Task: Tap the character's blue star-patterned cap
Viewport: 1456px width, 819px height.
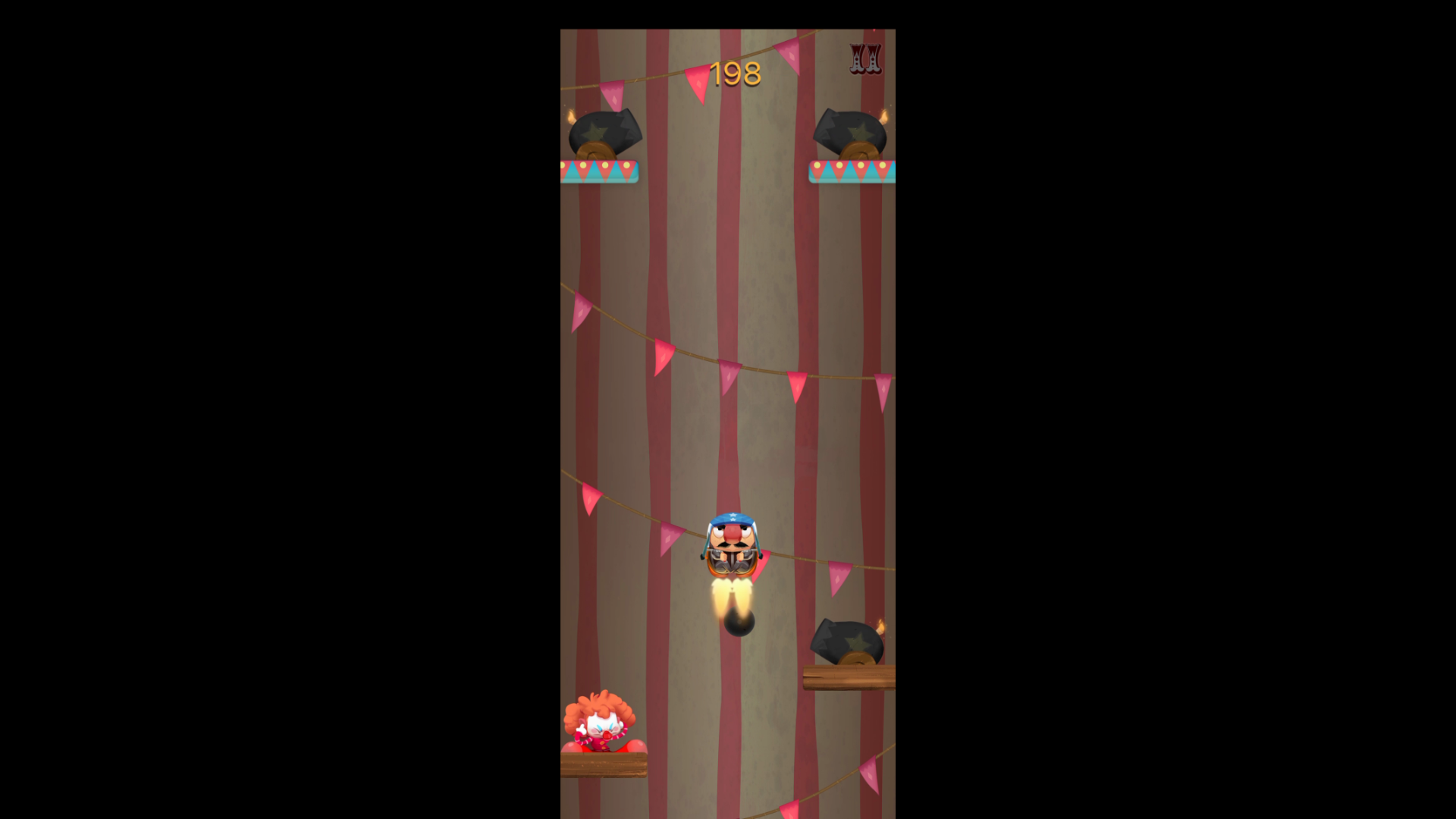Action: point(730,520)
